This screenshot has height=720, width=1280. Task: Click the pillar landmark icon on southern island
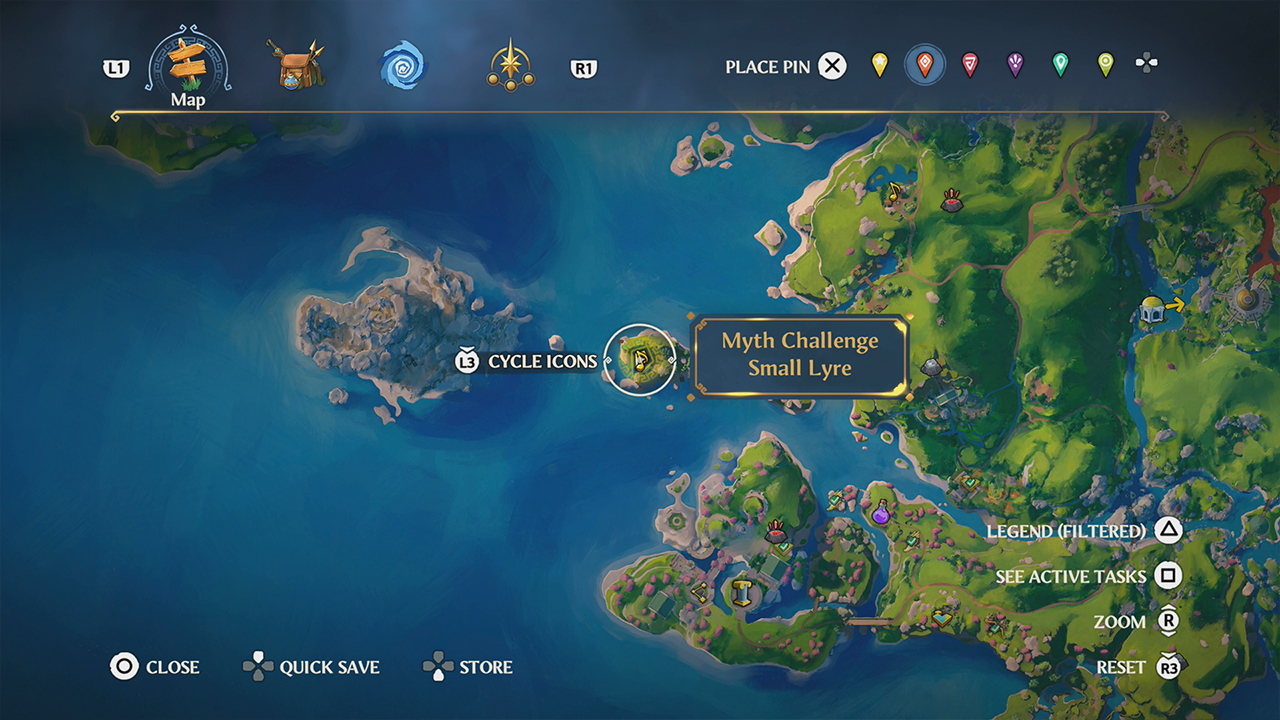743,592
